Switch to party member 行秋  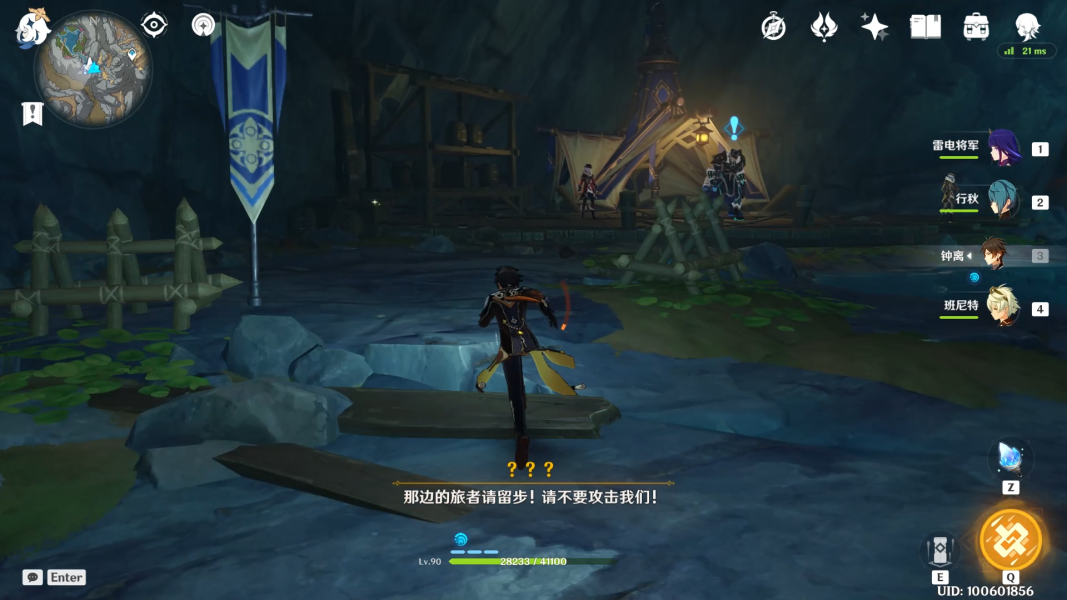(x=1003, y=201)
